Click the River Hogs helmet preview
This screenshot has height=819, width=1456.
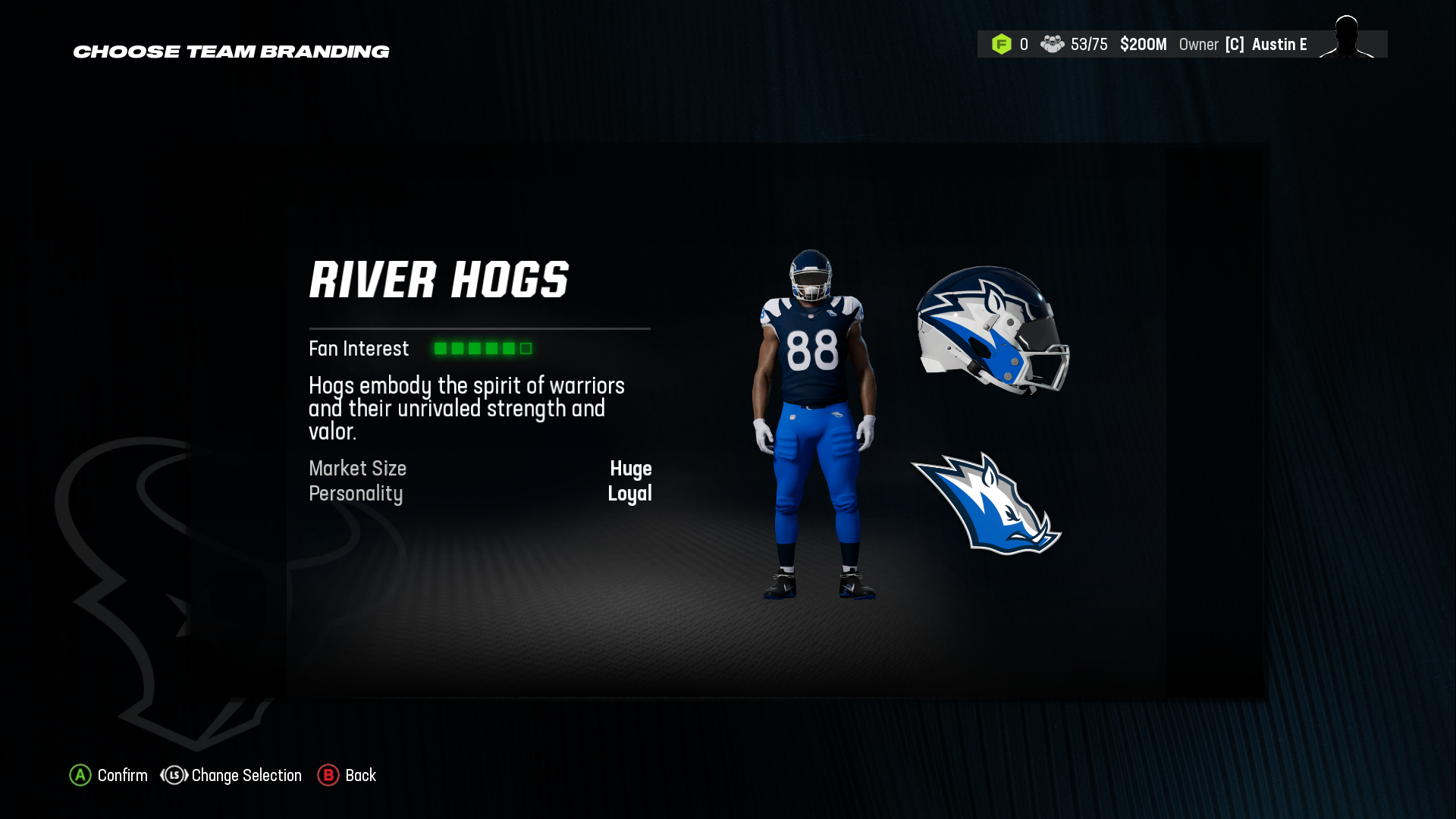(993, 334)
